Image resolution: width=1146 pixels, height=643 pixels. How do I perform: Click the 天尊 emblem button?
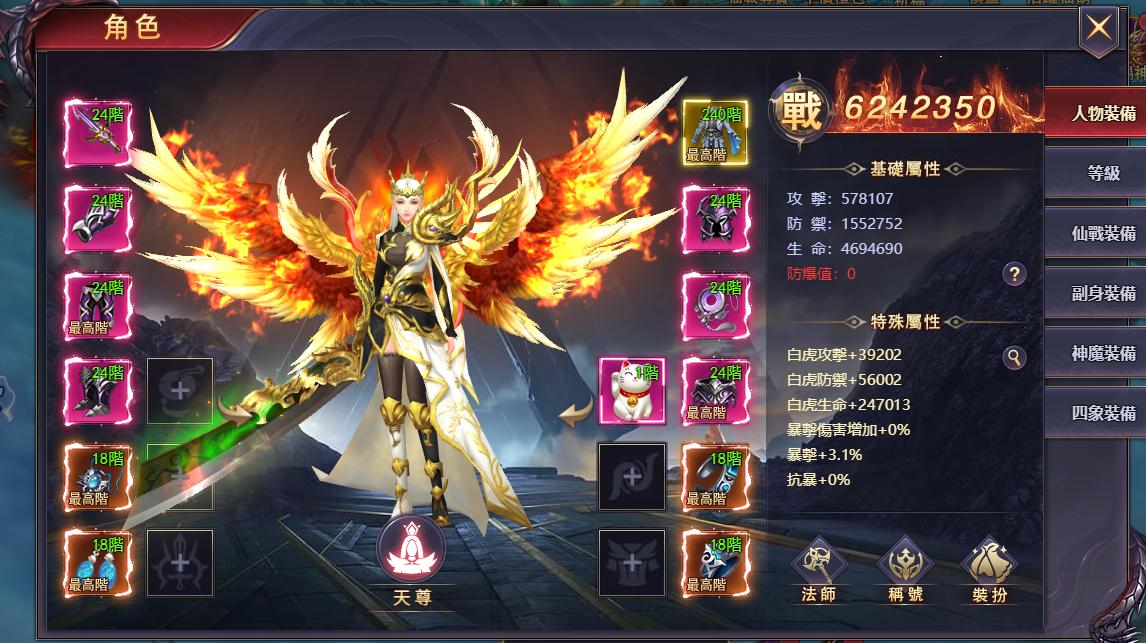[x=411, y=550]
